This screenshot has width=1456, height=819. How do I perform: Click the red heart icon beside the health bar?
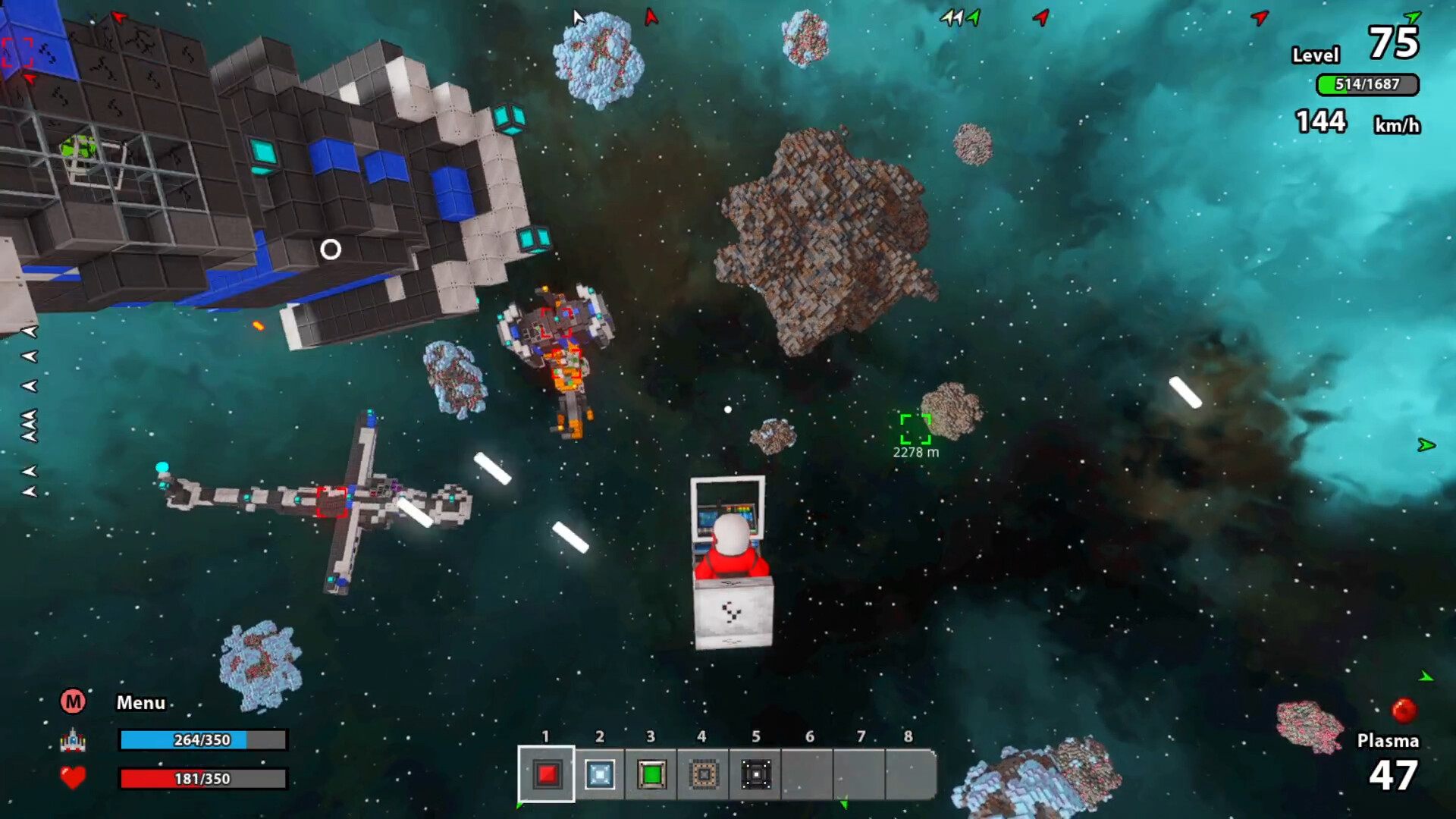(x=73, y=778)
